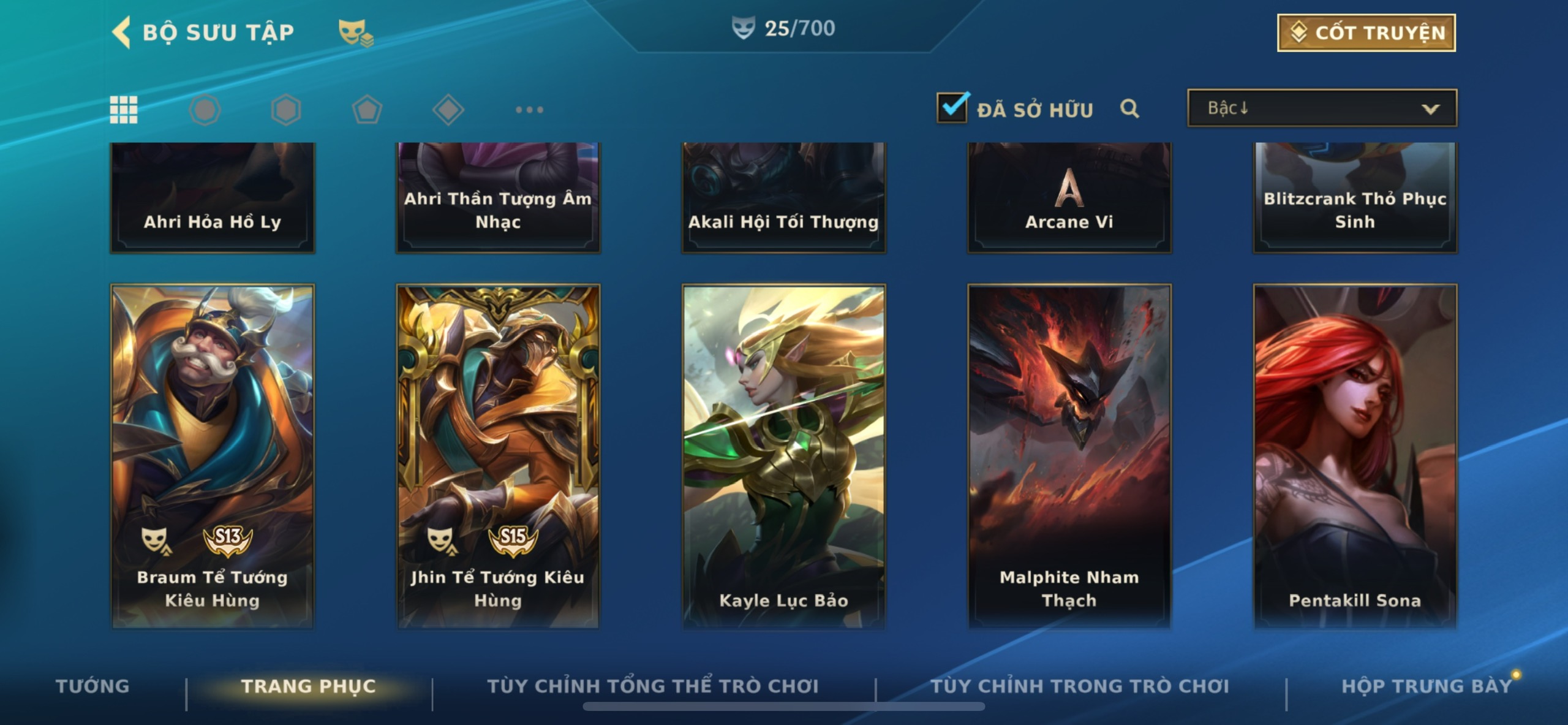Go to the Hộp Trưng Bày tab
The height and width of the screenshot is (725, 1568).
pos(1427,686)
